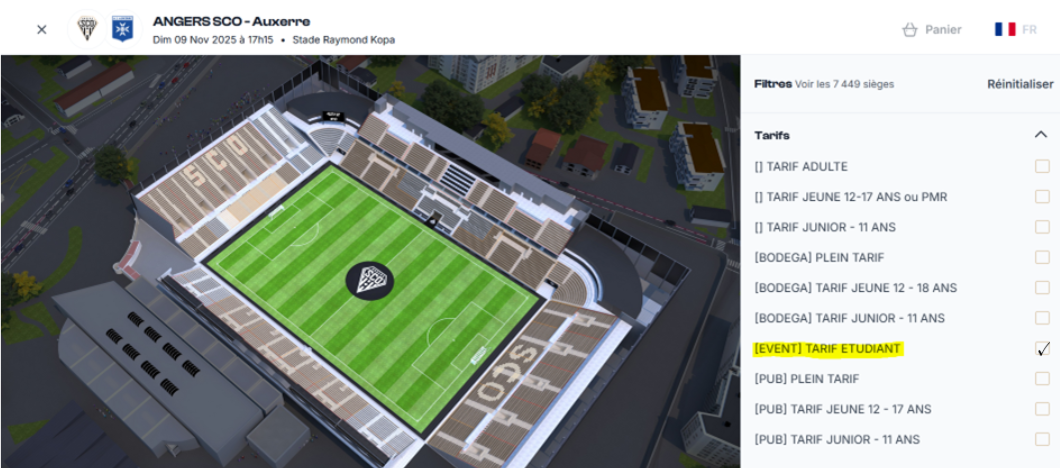The image size is (1060, 468).
Task: Enable [PUB] TARIF JEUNE 12 - 17 ANS
Action: 1042,409
